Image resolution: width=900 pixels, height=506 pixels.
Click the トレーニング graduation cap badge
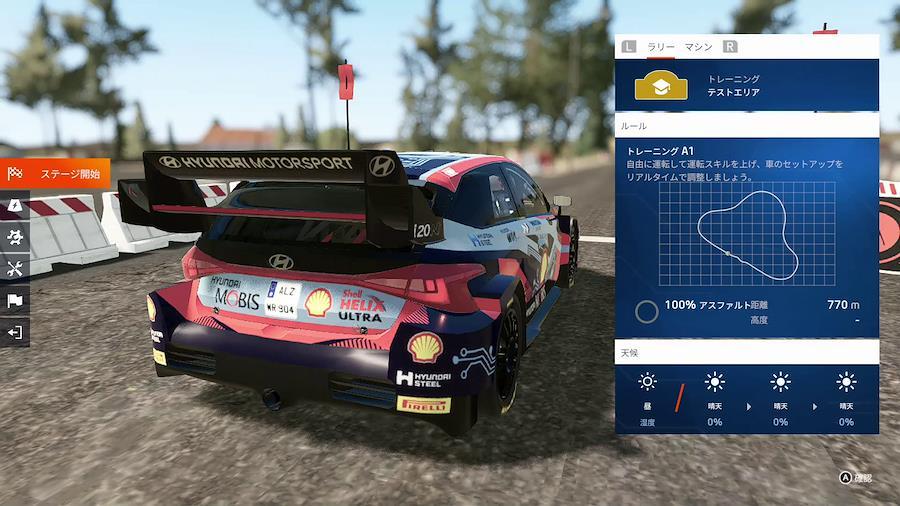click(x=661, y=85)
